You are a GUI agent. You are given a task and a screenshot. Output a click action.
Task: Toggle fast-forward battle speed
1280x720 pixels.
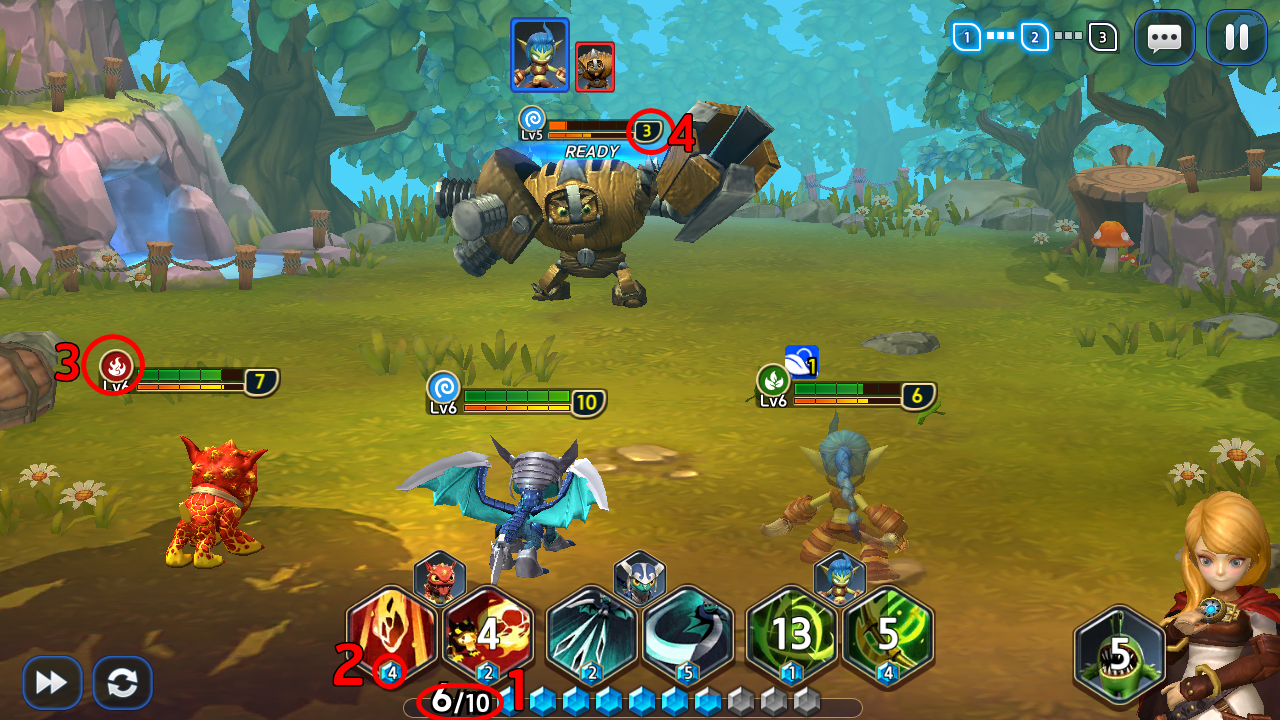(x=52, y=683)
